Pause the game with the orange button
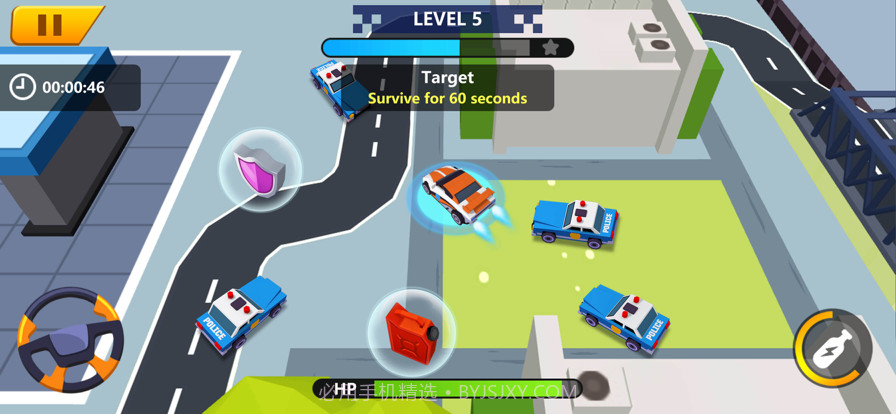Screen dimensions: 896x414 click(x=50, y=25)
